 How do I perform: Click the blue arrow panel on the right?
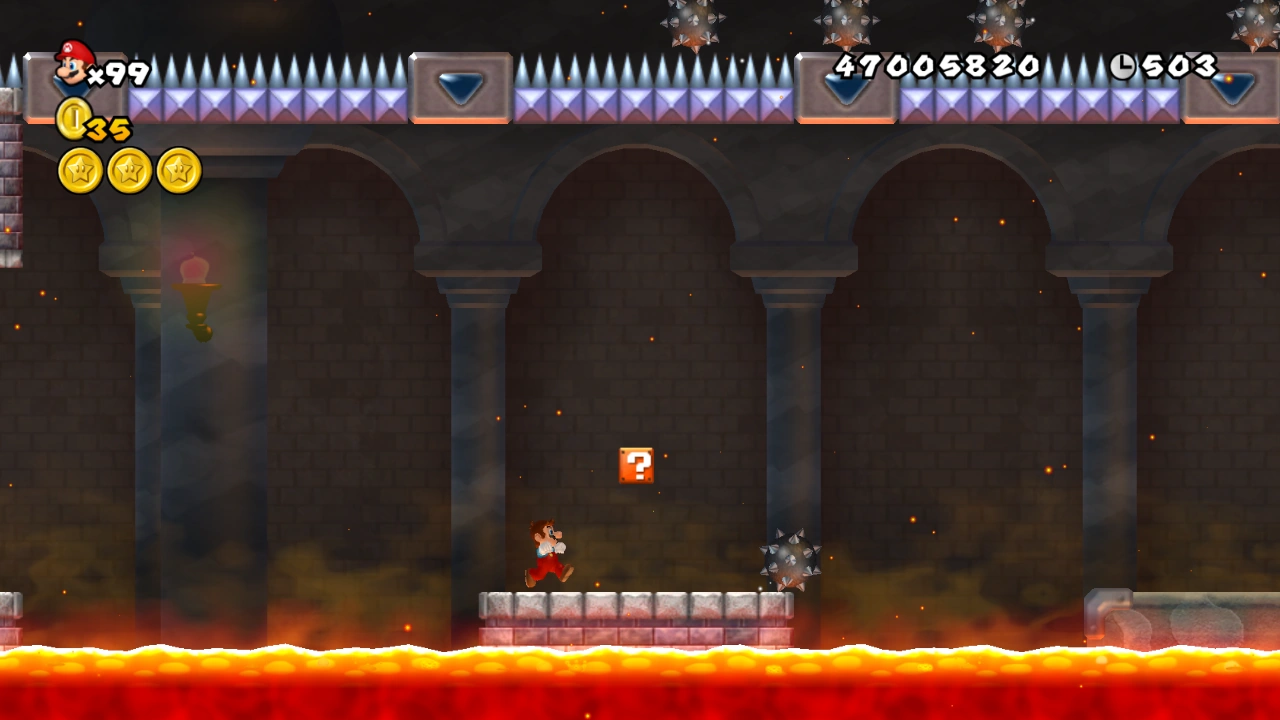click(x=845, y=90)
